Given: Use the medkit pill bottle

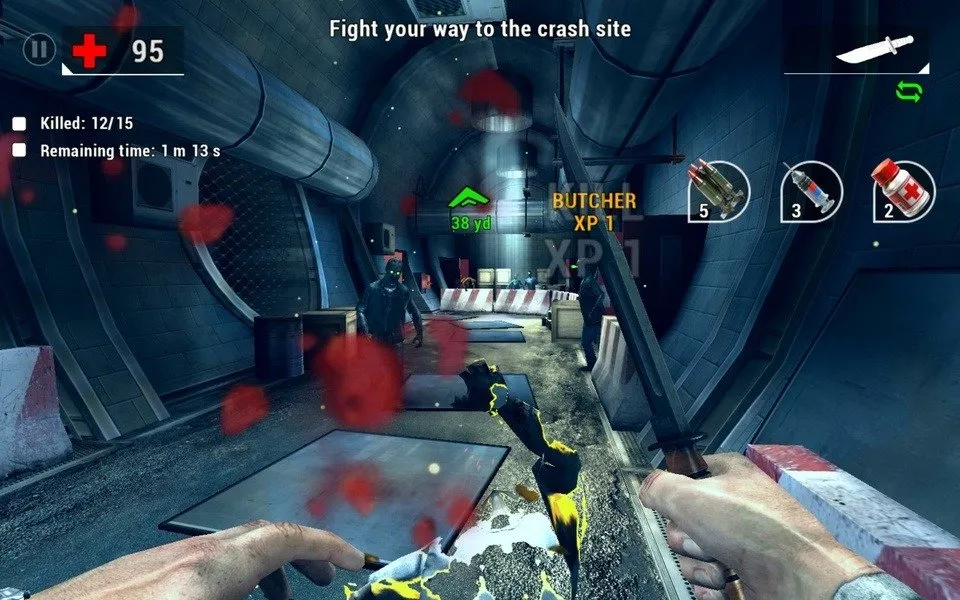Looking at the screenshot, I should (904, 190).
